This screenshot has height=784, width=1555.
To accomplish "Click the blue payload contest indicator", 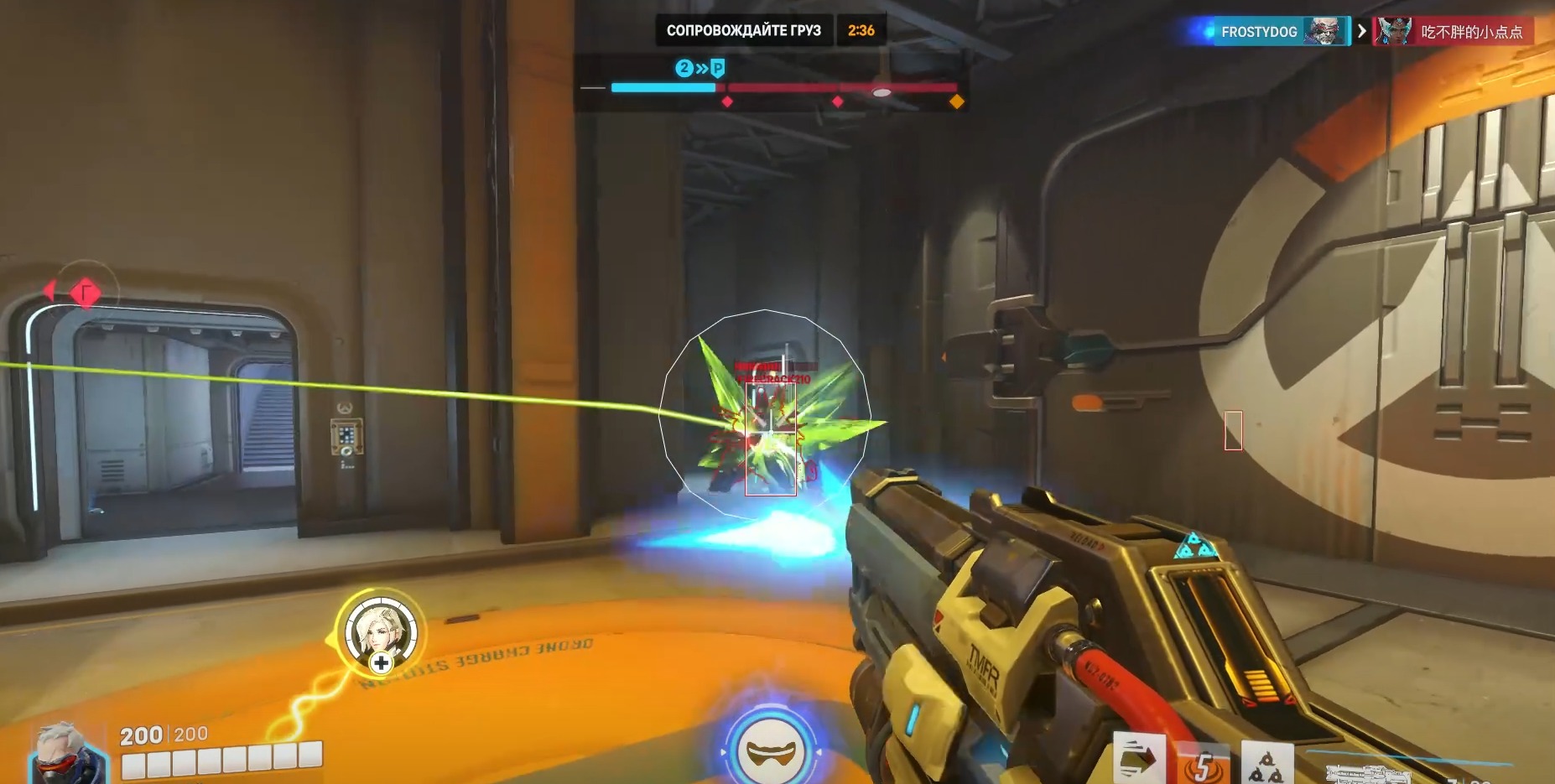I will click(700, 68).
